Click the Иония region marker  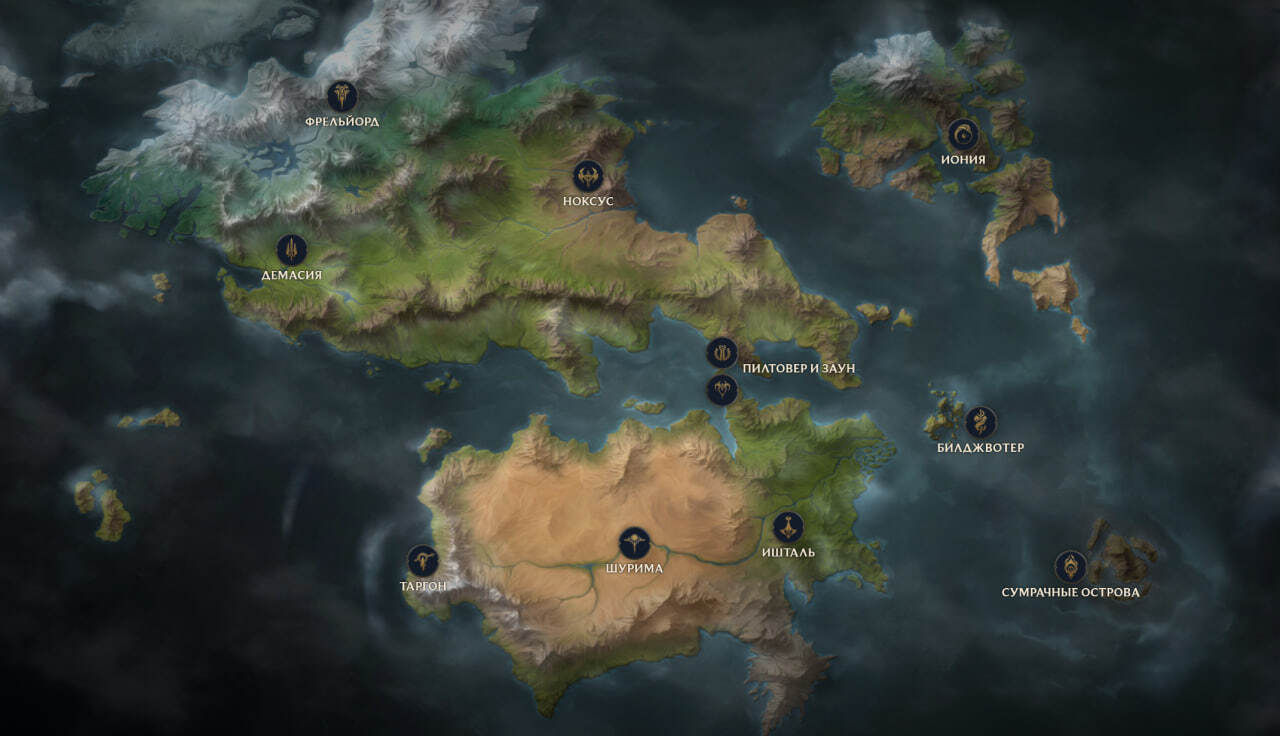point(963,134)
